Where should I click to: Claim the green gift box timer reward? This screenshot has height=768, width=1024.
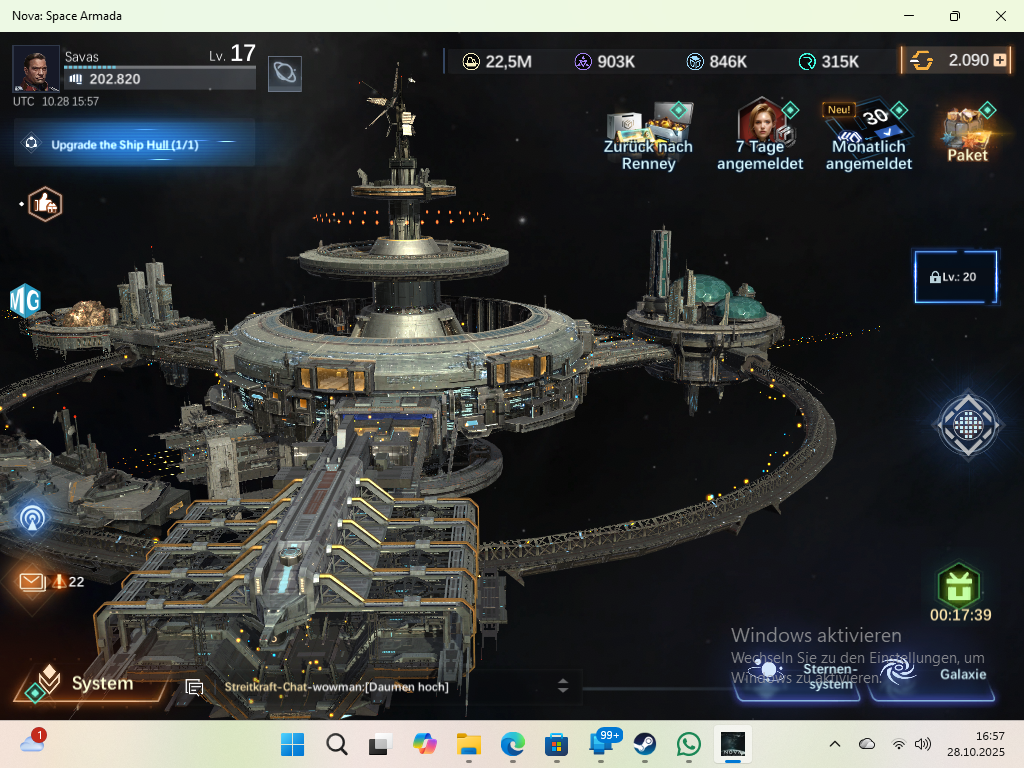pyautogui.click(x=959, y=587)
